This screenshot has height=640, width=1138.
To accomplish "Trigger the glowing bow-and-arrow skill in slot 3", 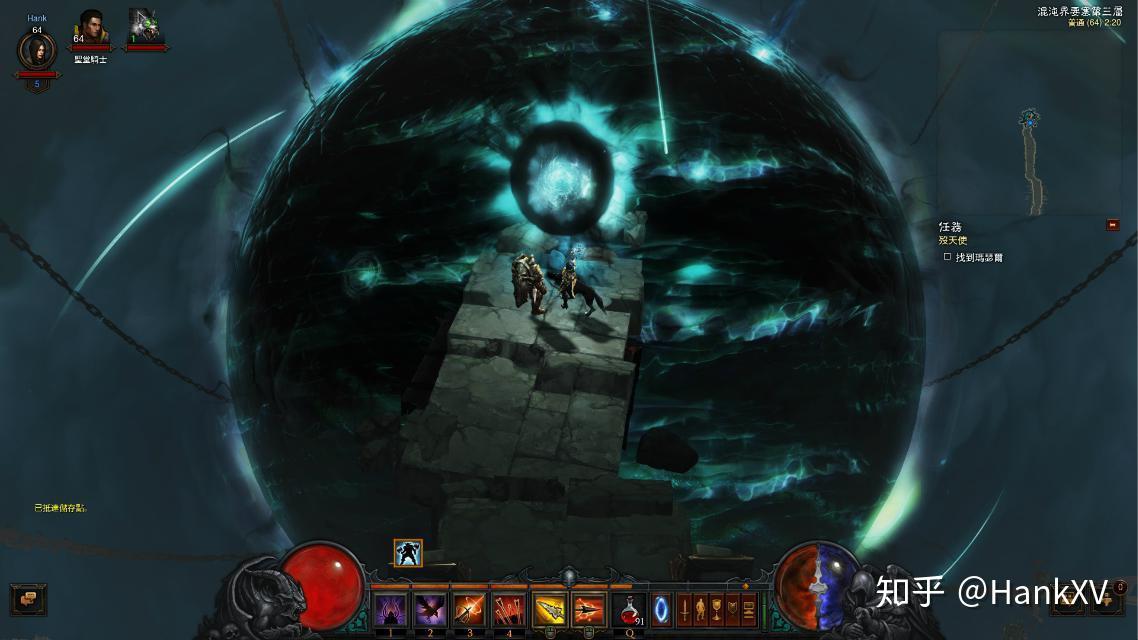I will point(469,609).
